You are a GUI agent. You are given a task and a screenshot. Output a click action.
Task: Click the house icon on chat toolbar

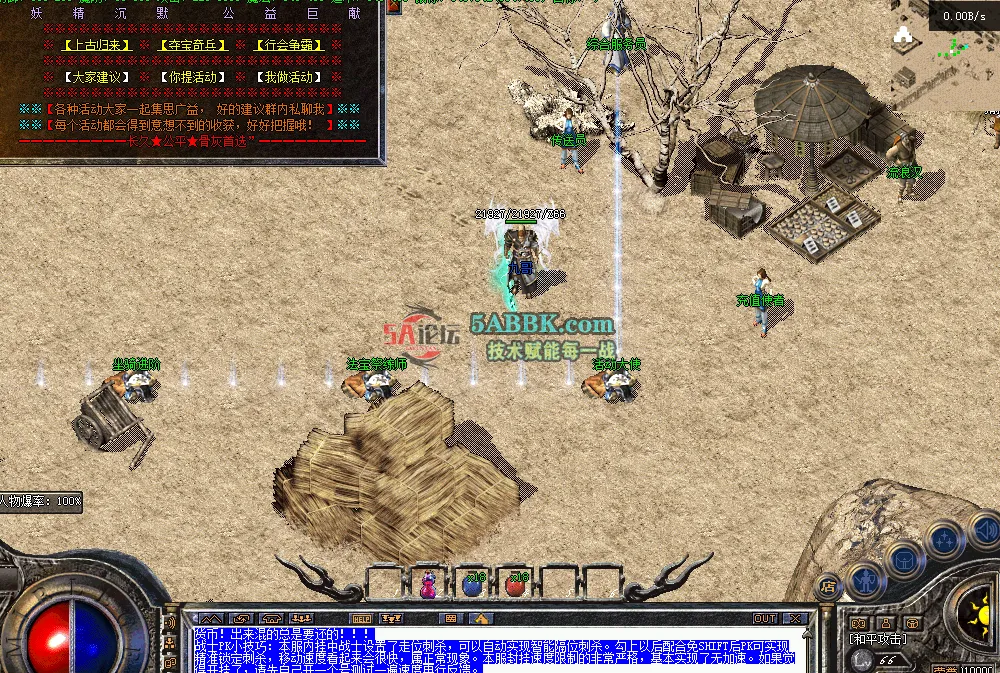(480, 618)
